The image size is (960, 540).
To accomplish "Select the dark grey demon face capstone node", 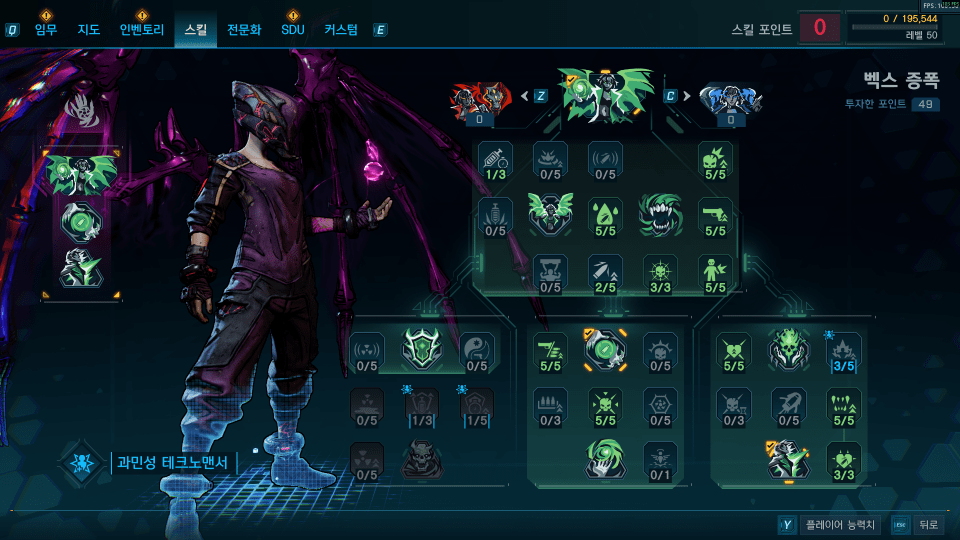I will (422, 460).
